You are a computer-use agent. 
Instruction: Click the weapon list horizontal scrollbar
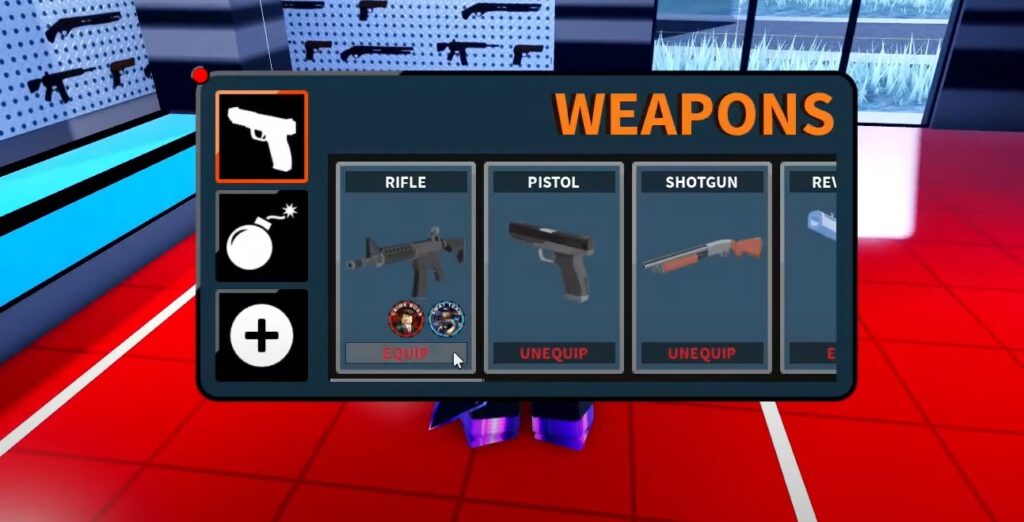point(406,380)
